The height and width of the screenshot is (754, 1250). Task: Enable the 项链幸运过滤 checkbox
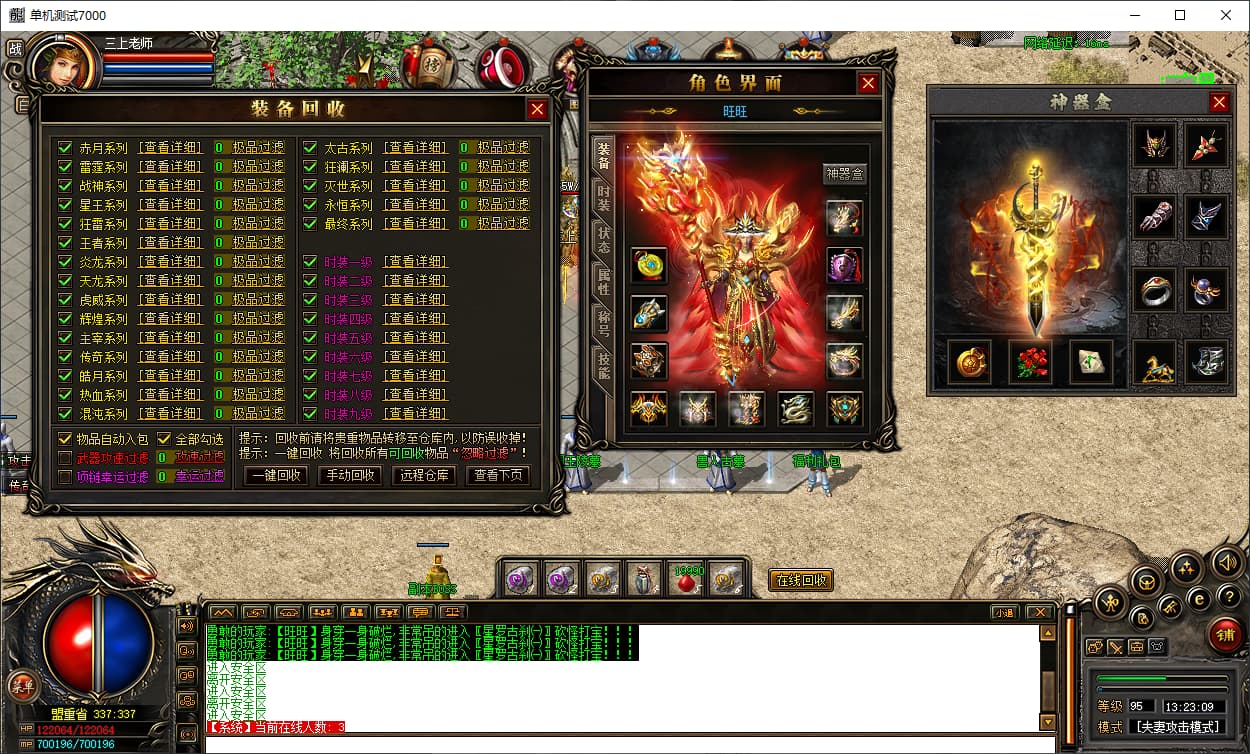[66, 477]
